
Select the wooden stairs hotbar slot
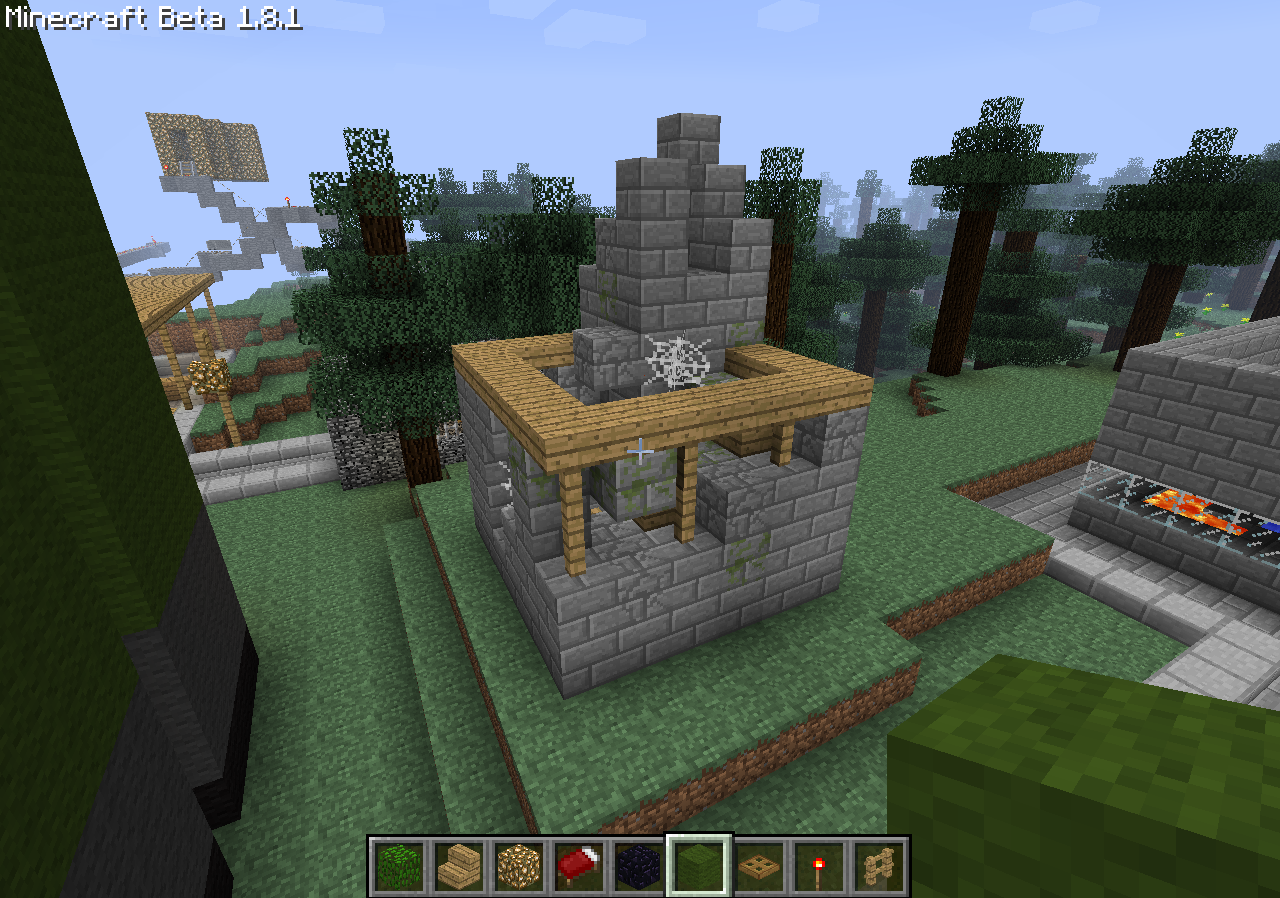[x=459, y=866]
